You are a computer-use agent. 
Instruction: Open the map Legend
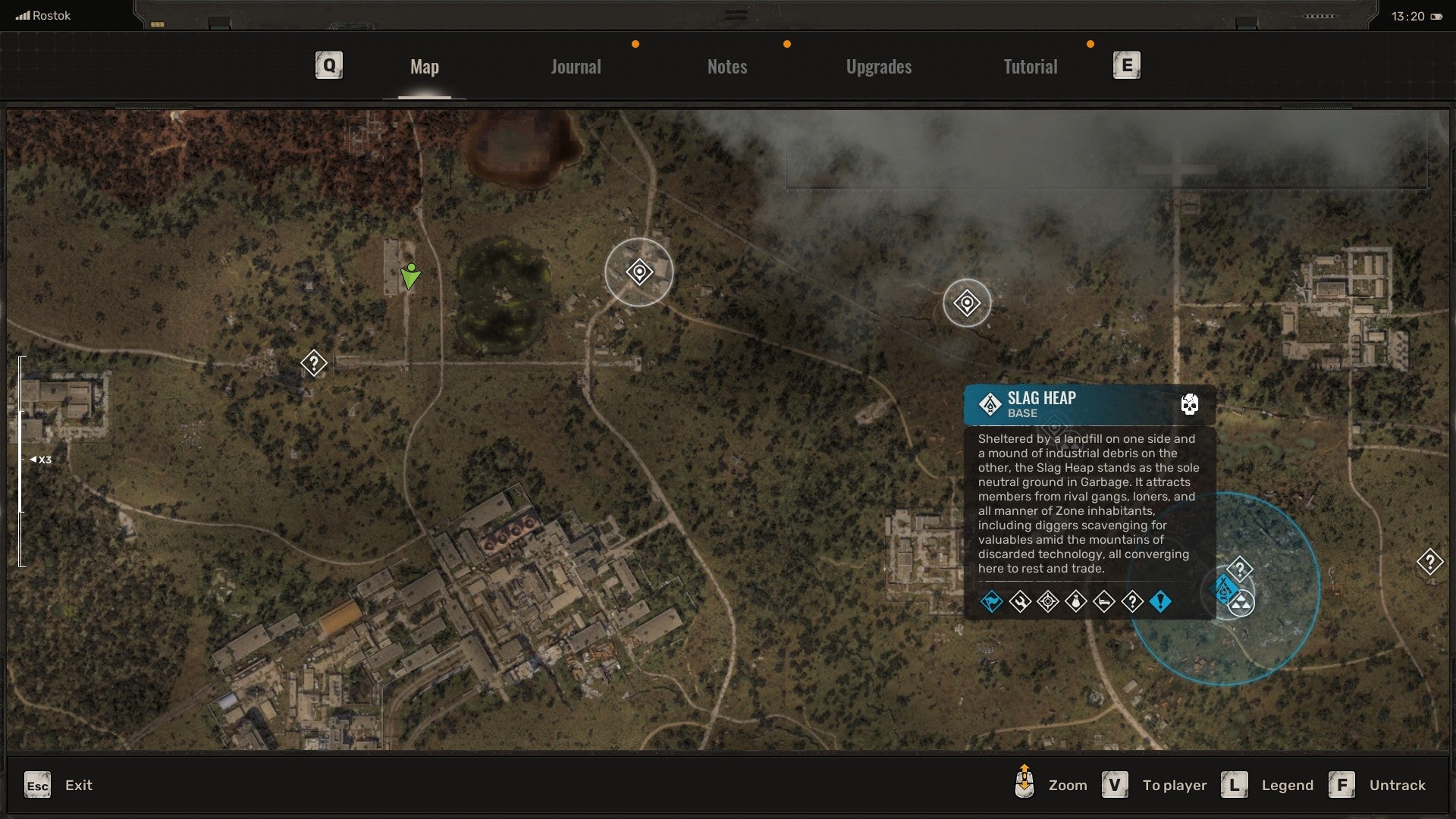[x=1267, y=785]
